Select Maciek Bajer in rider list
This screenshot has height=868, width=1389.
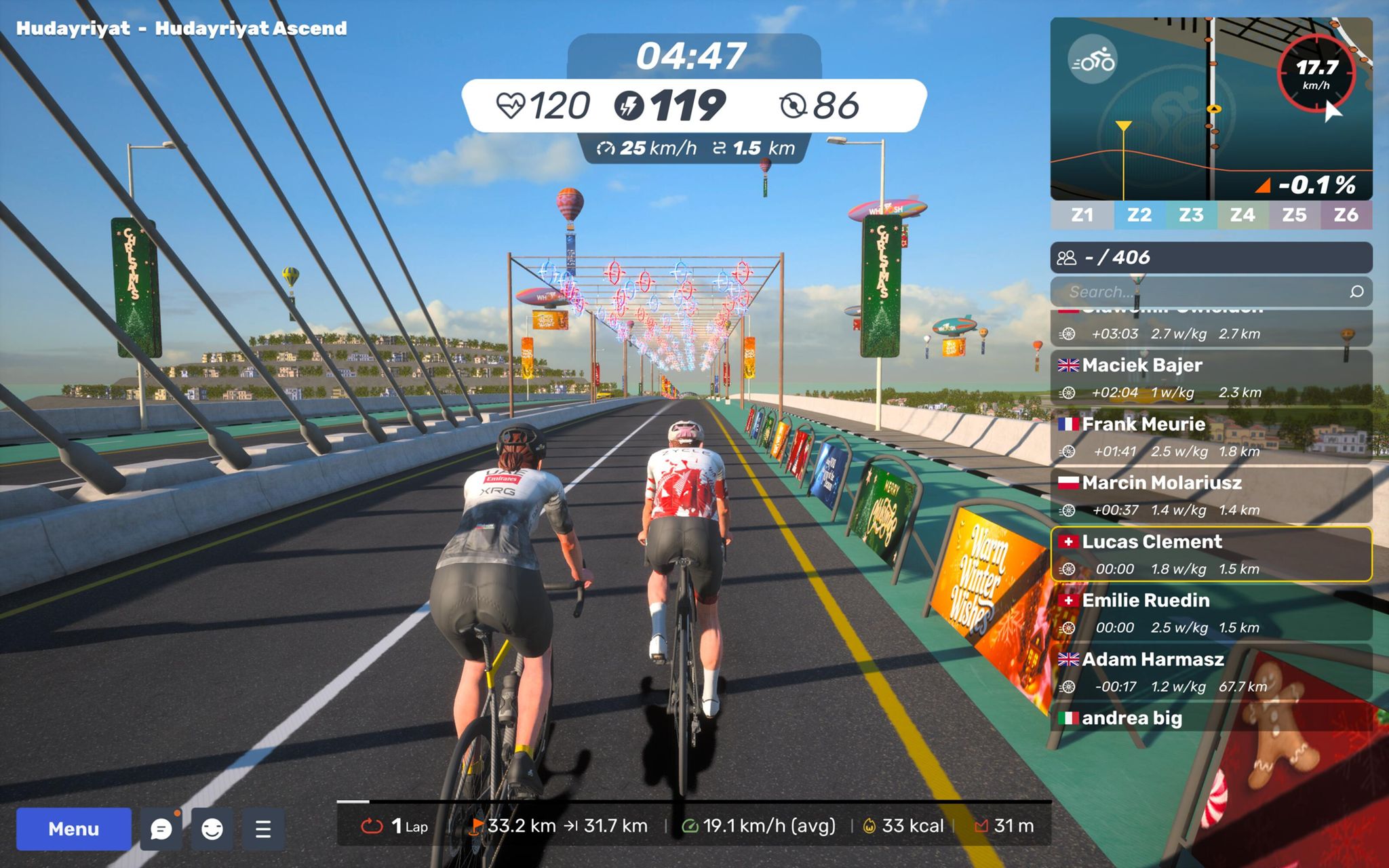1211,377
